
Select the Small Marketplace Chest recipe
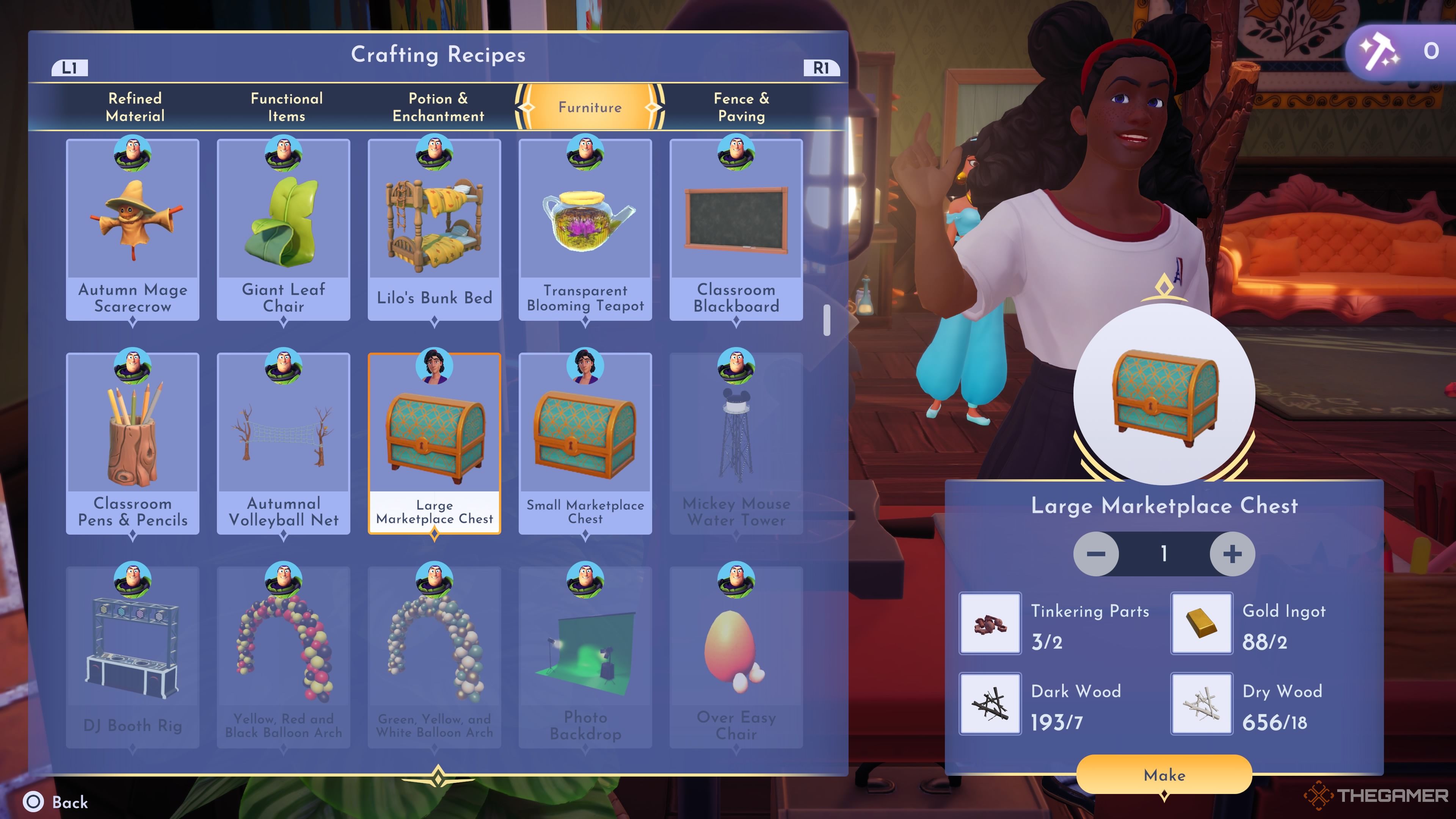(585, 442)
